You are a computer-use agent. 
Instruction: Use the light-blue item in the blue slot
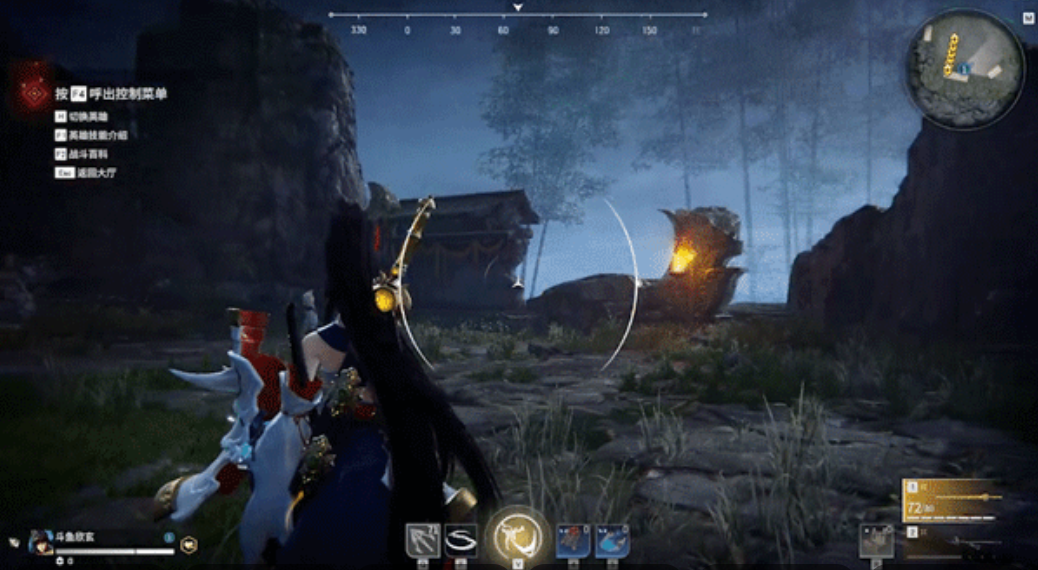click(612, 540)
